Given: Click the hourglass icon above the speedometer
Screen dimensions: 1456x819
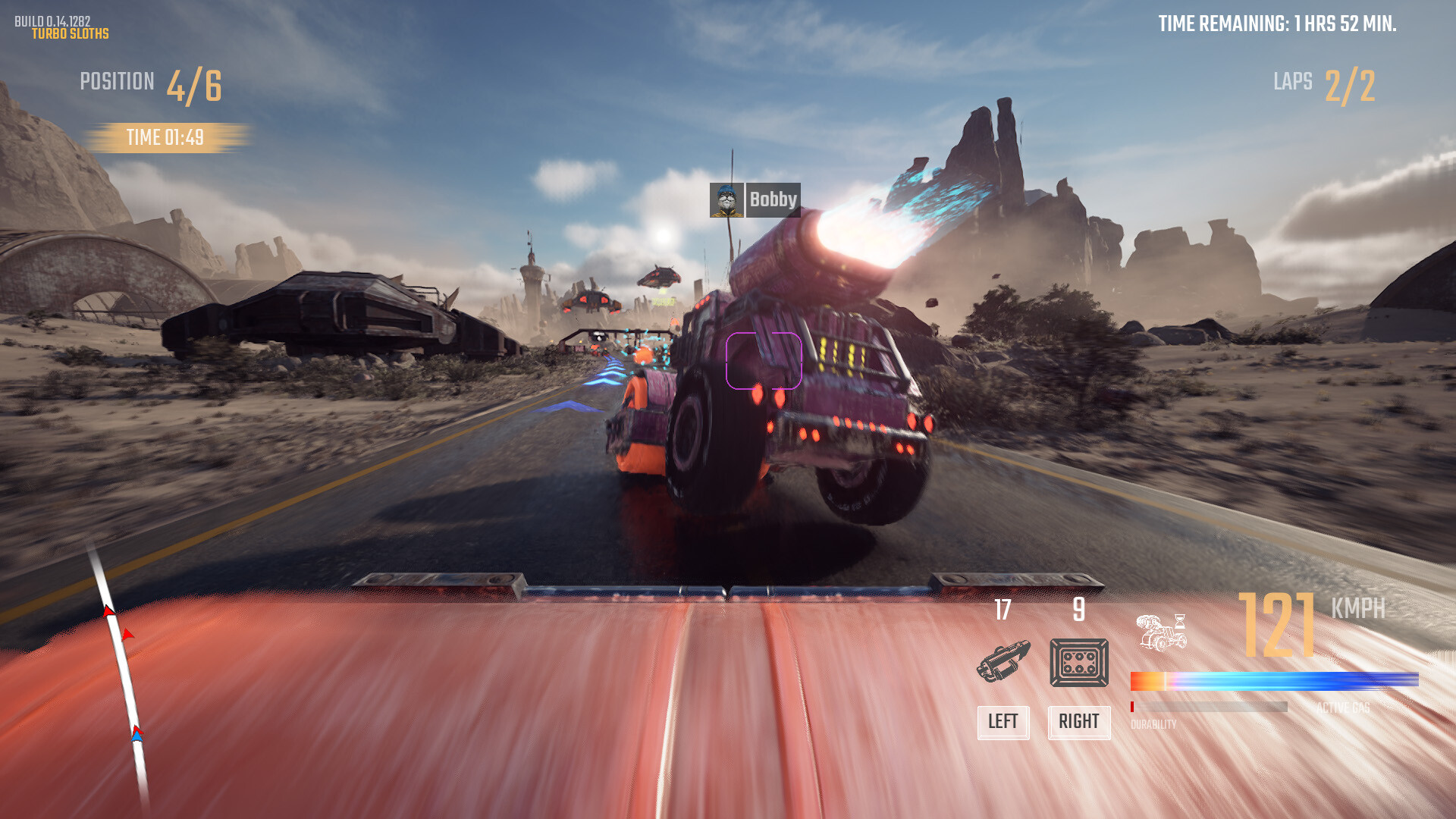Looking at the screenshot, I should point(1180,620).
